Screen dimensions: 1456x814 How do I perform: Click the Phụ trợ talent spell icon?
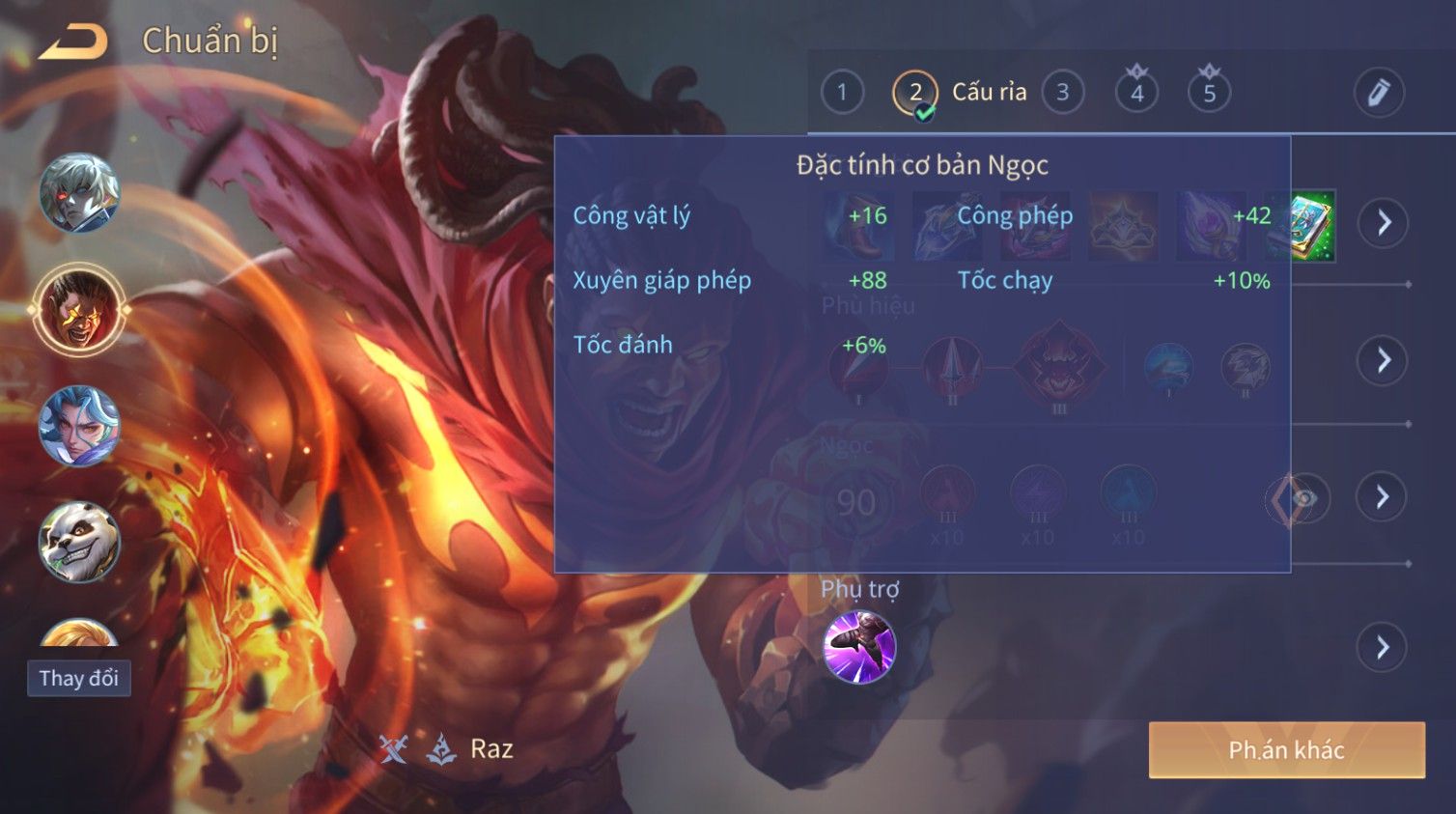pos(859,647)
